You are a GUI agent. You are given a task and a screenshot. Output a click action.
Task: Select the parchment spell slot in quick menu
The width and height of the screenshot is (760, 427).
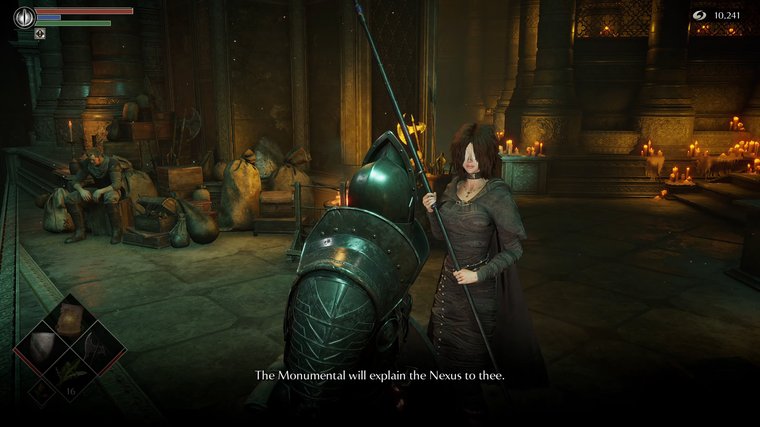click(69, 318)
